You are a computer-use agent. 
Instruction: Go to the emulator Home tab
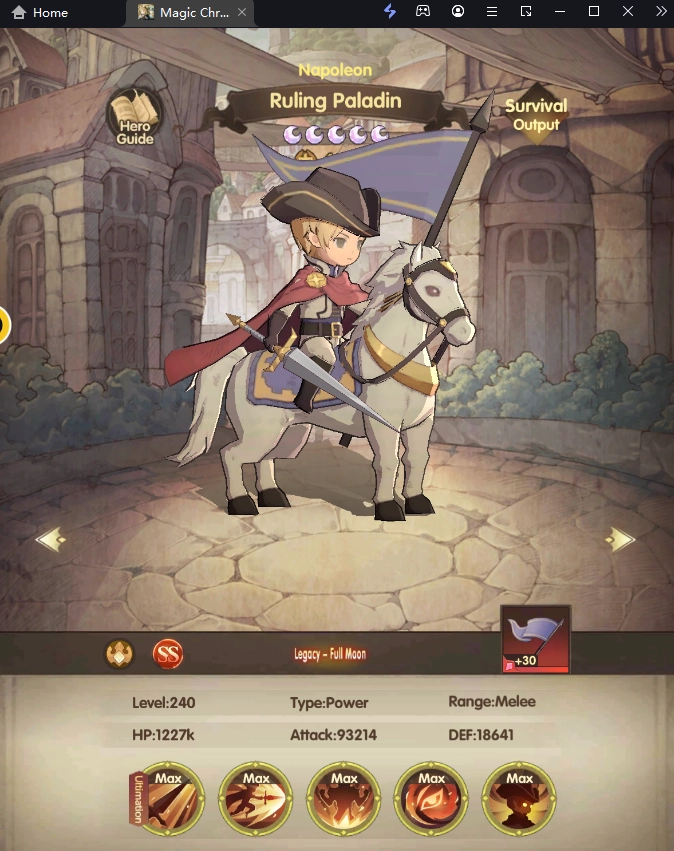[40, 13]
